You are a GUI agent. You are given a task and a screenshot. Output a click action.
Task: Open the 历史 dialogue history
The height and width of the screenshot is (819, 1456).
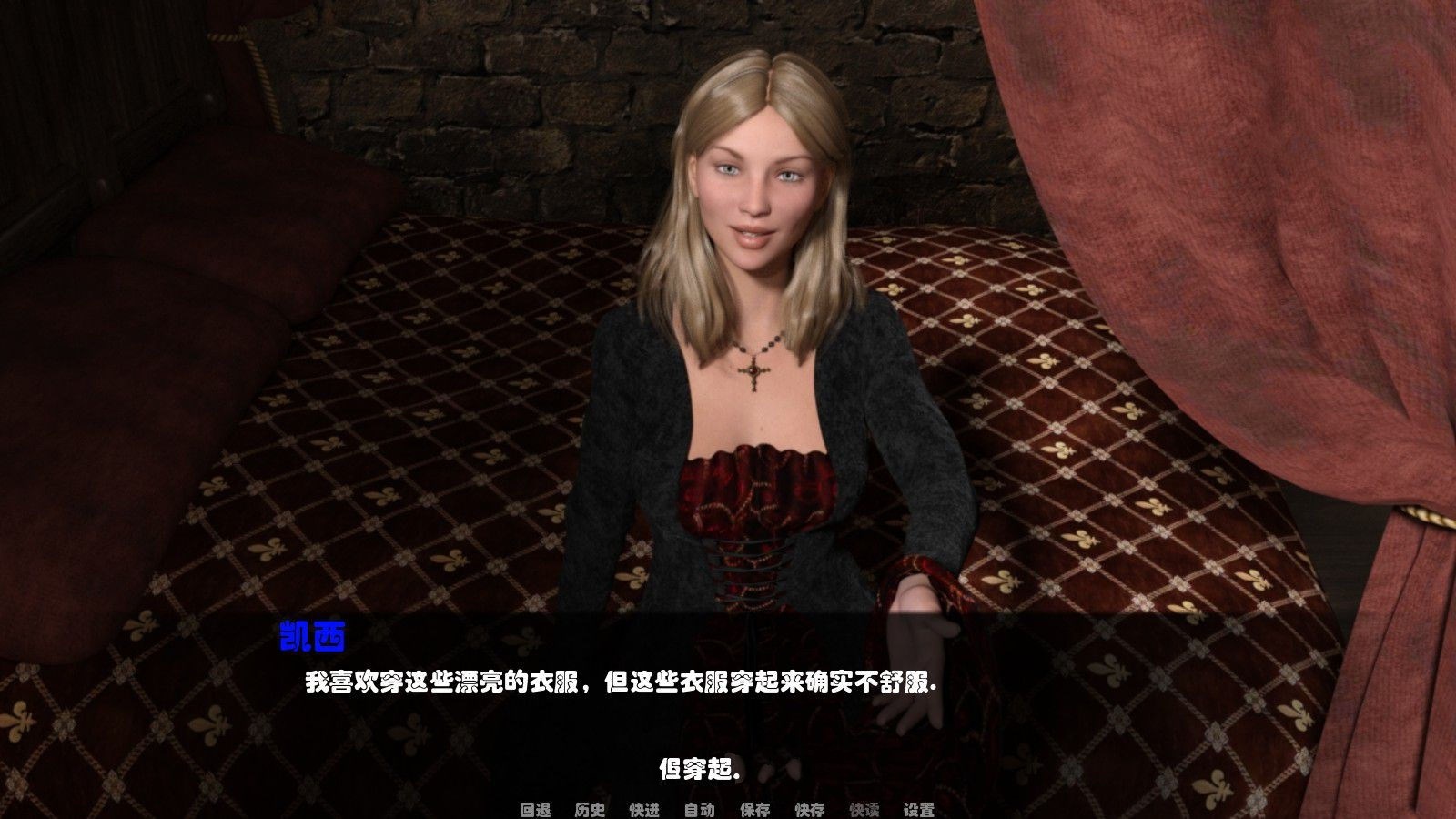tap(589, 808)
